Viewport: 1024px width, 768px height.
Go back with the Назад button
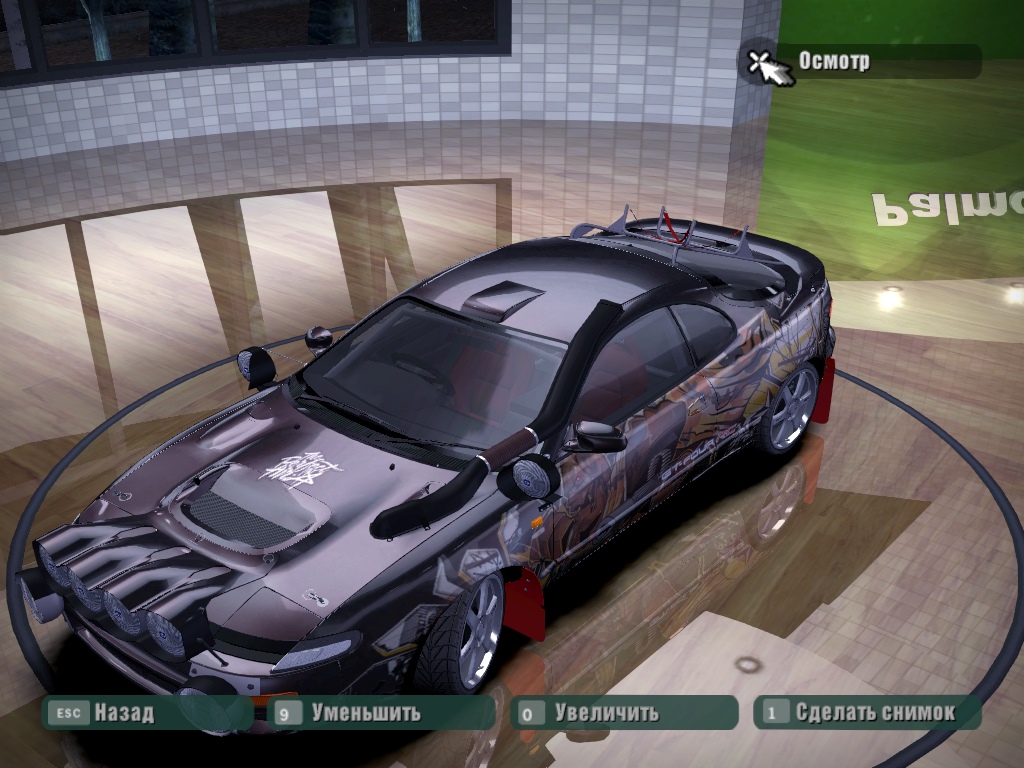pos(123,713)
